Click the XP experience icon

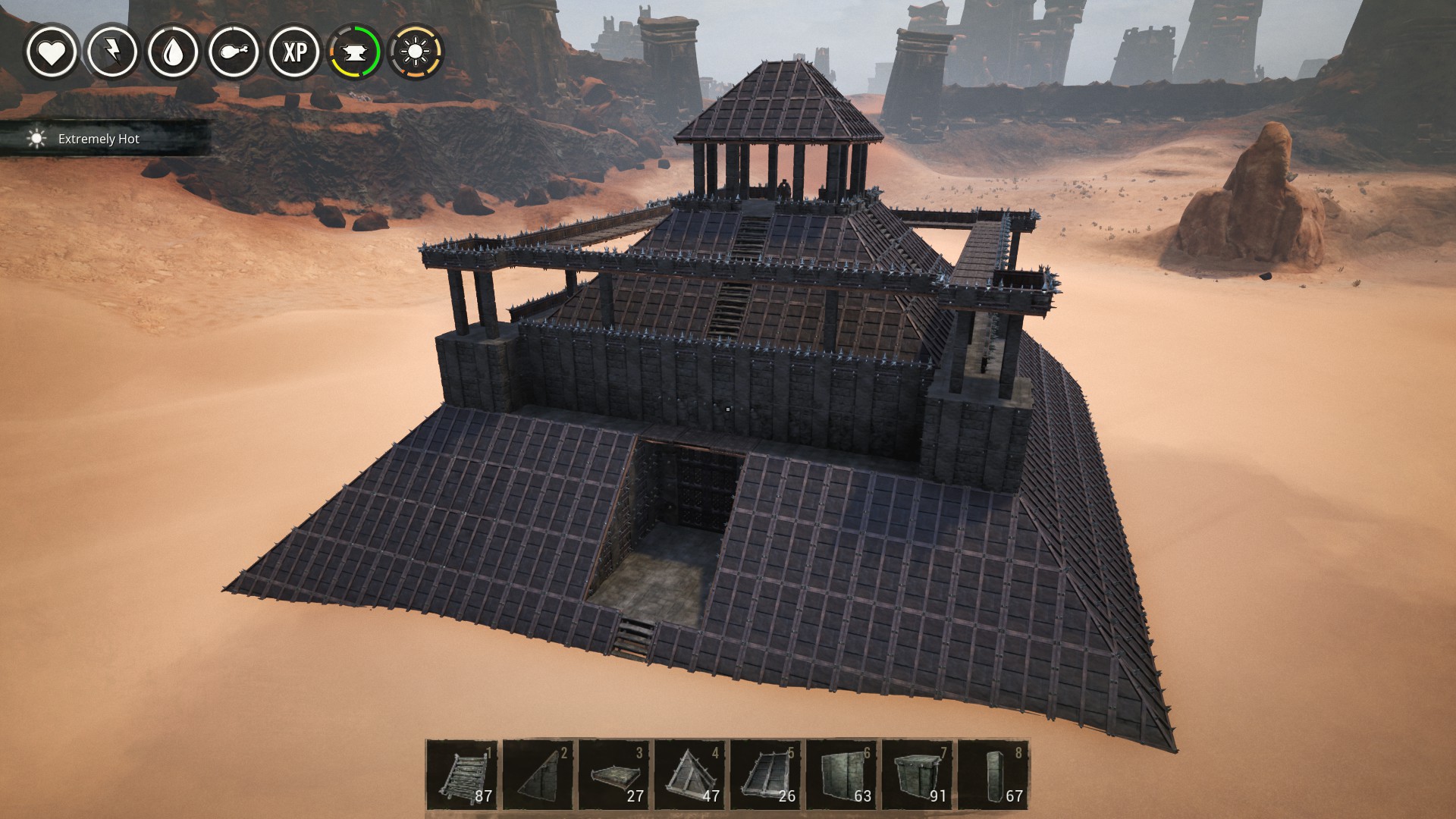click(295, 52)
